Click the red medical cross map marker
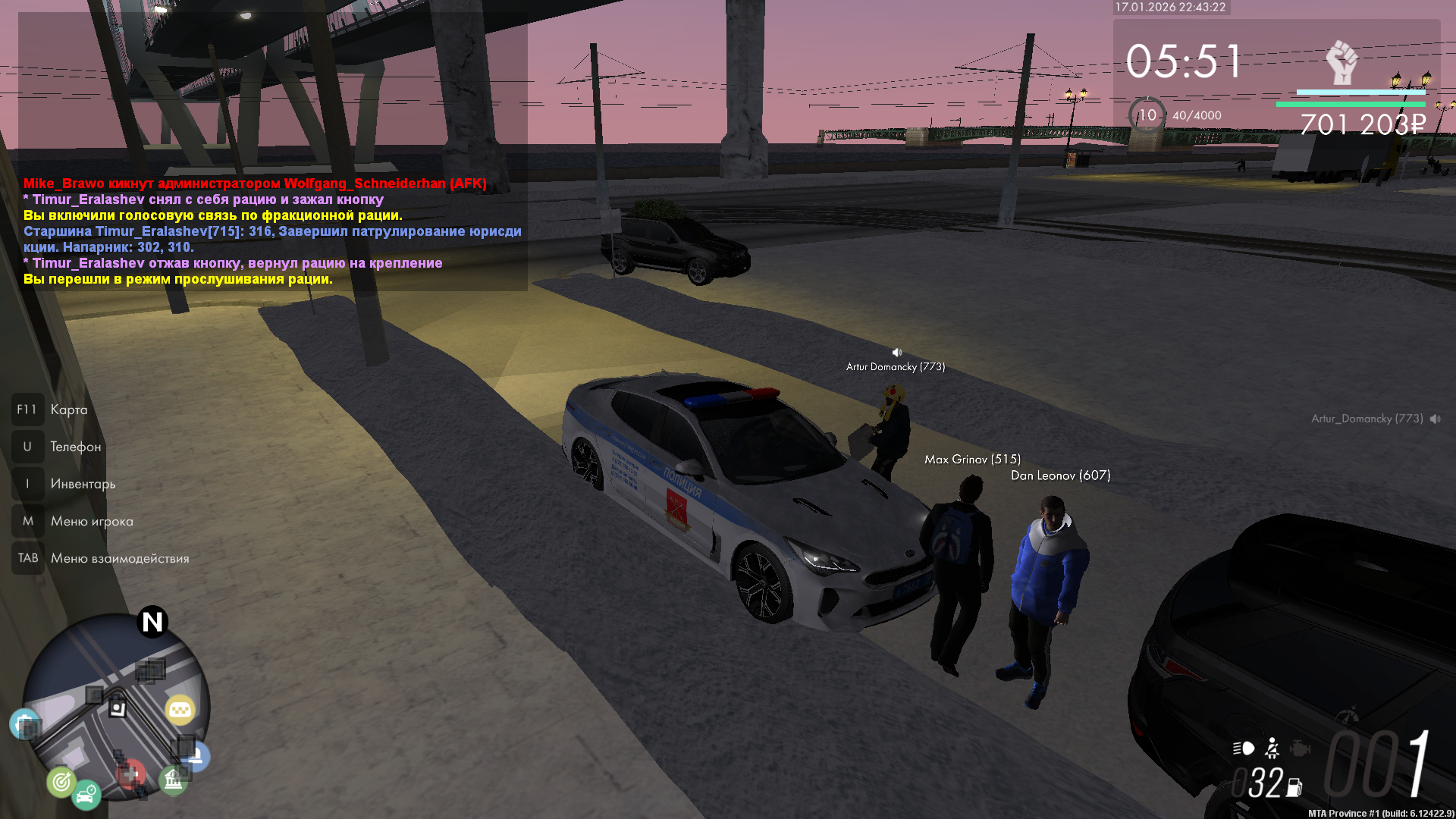Viewport: 1456px width, 819px height. coord(131,774)
